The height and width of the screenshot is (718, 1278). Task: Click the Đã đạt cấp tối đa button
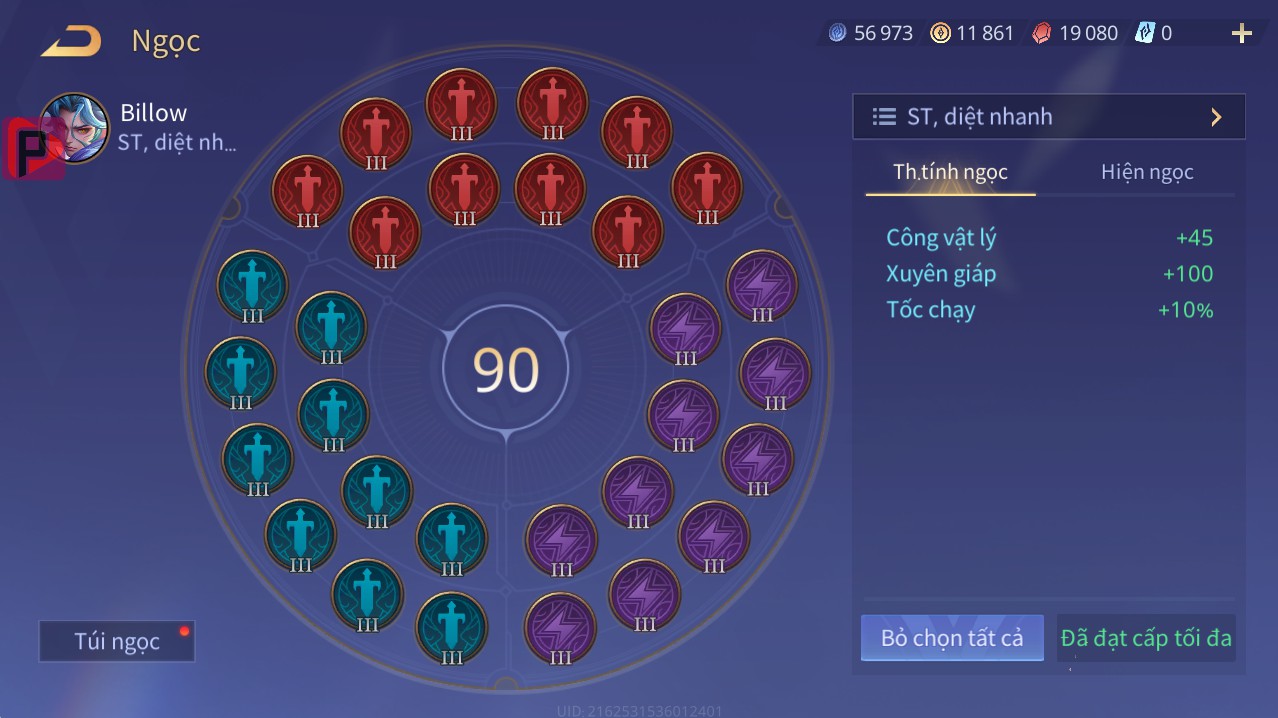[1146, 638]
